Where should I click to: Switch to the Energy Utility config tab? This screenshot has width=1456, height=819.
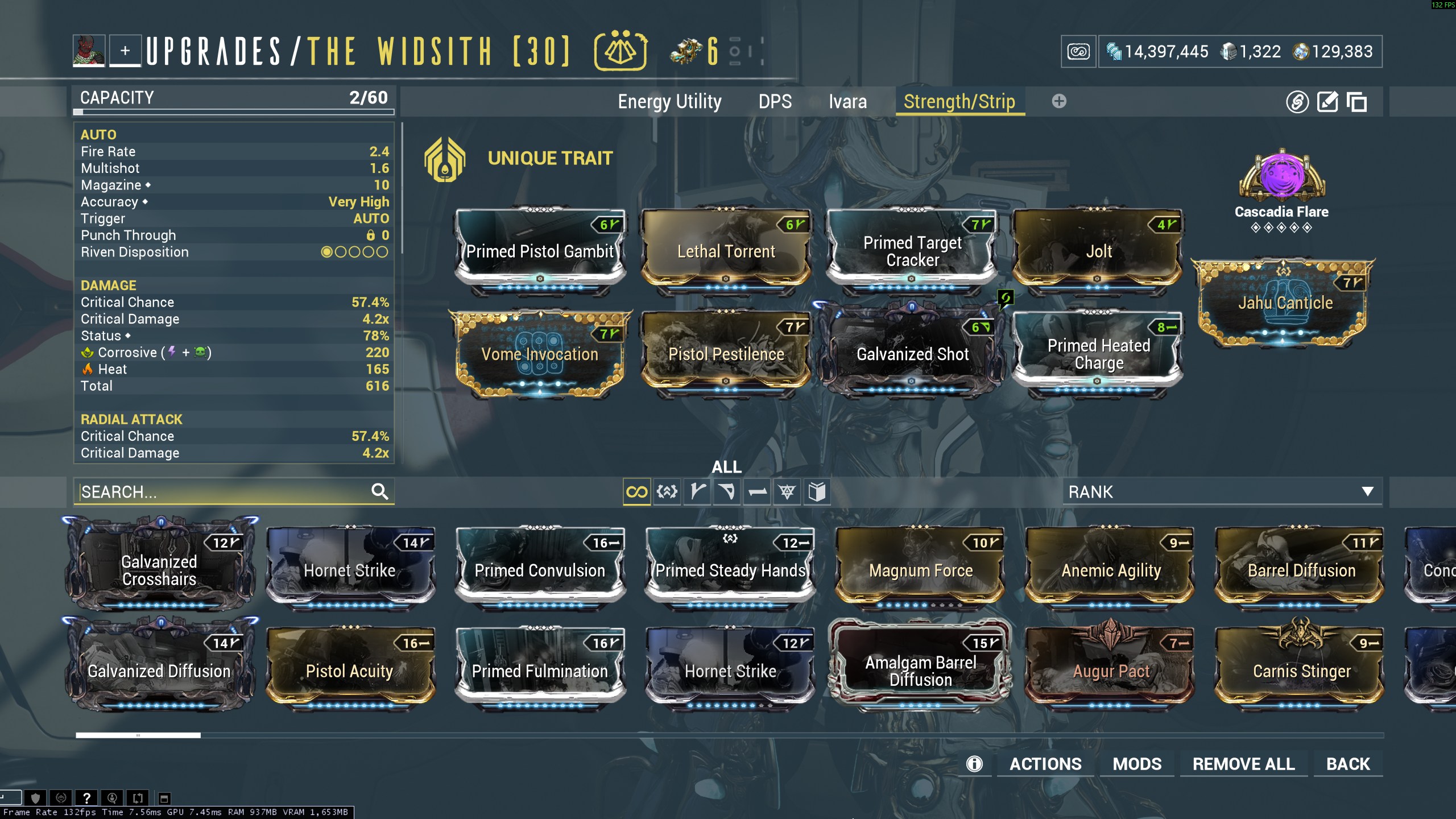click(669, 102)
